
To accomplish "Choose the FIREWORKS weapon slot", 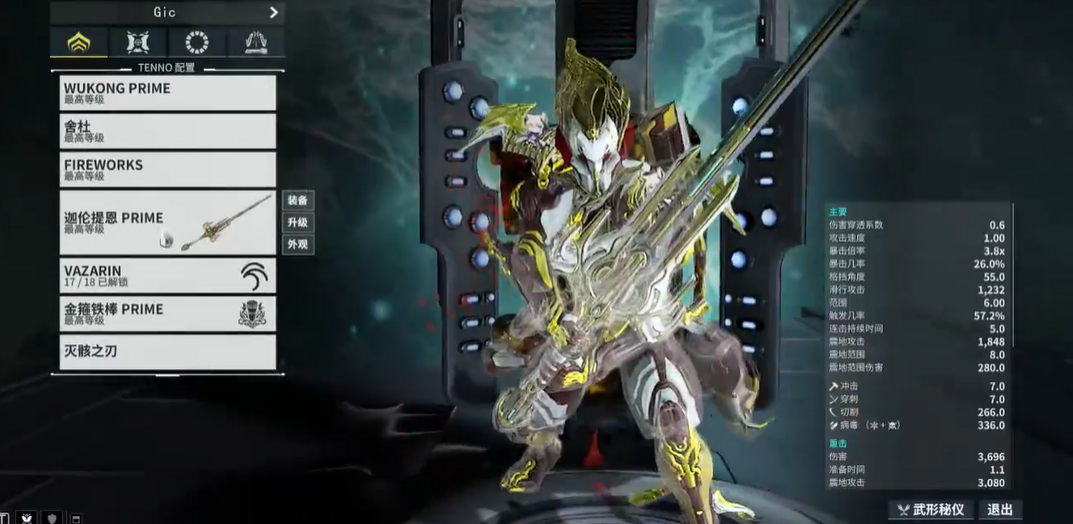I will coord(167,169).
